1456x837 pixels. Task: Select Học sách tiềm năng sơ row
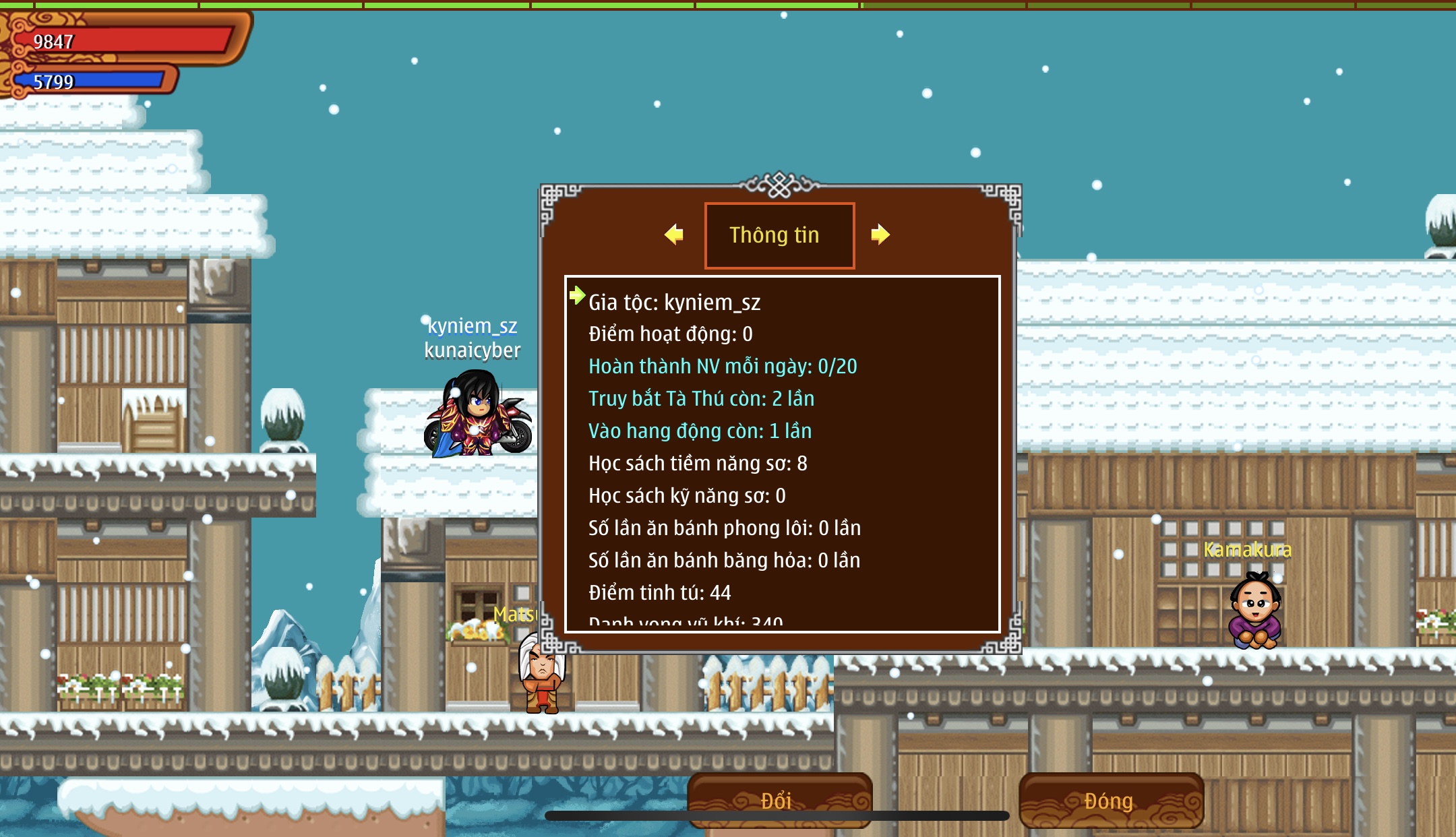pos(698,464)
